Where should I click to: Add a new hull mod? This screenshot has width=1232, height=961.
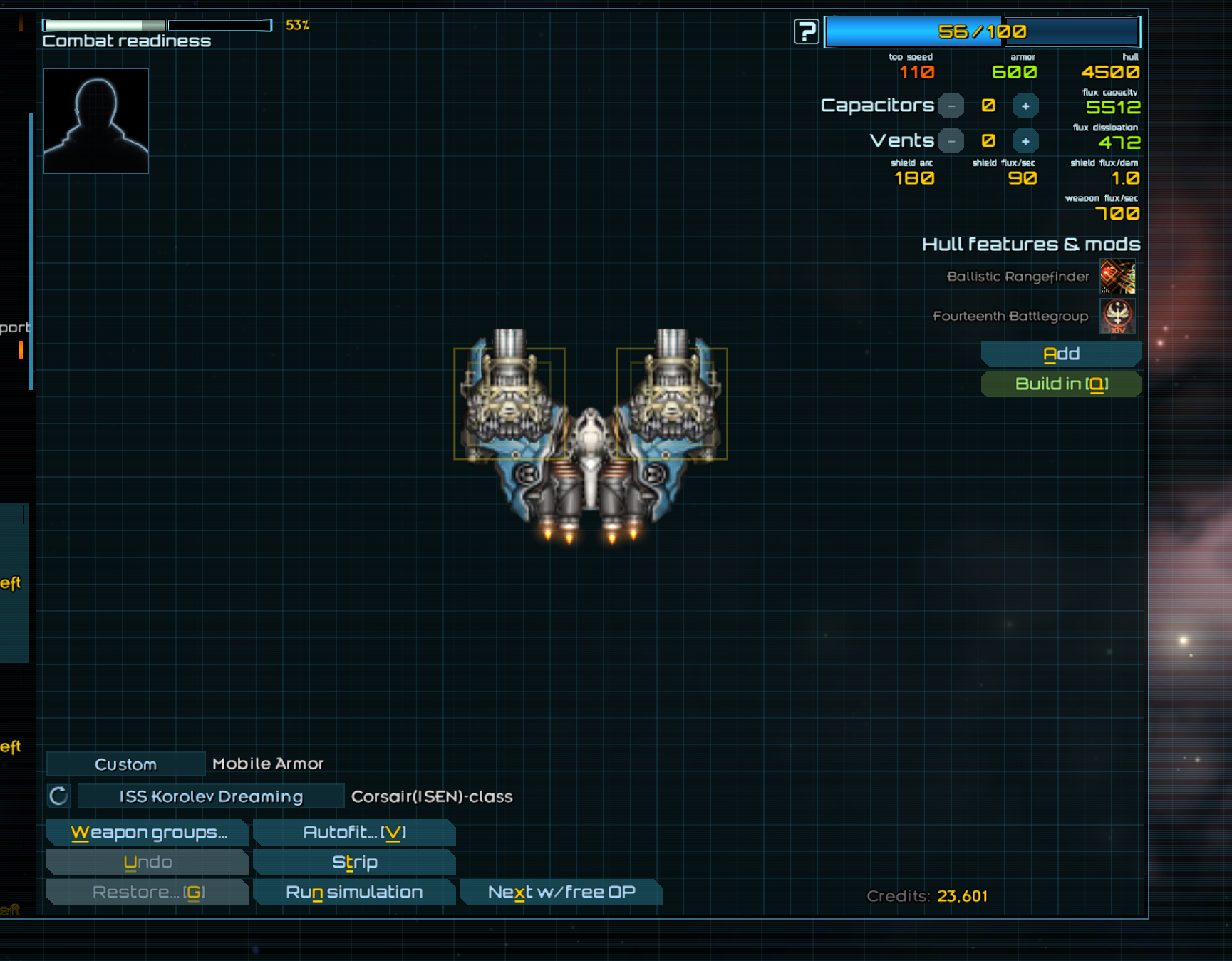point(1060,354)
